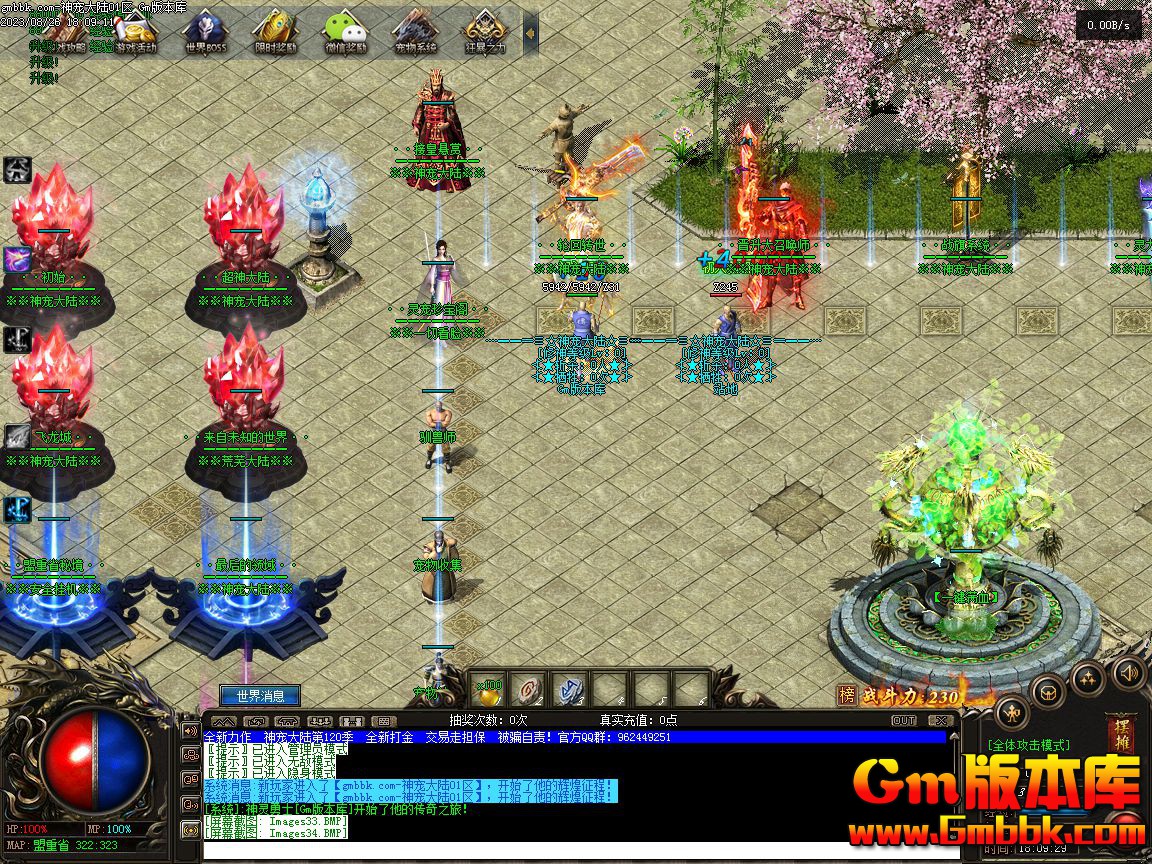
Task: Open the 榜 ranking button
Action: tap(847, 696)
